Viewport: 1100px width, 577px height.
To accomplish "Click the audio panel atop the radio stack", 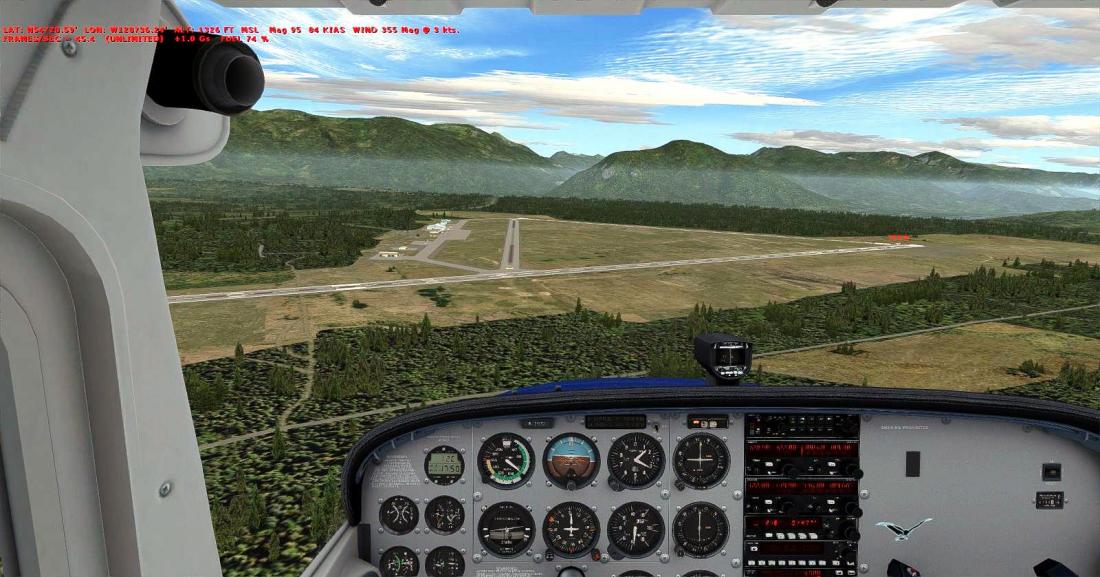I will tap(802, 424).
